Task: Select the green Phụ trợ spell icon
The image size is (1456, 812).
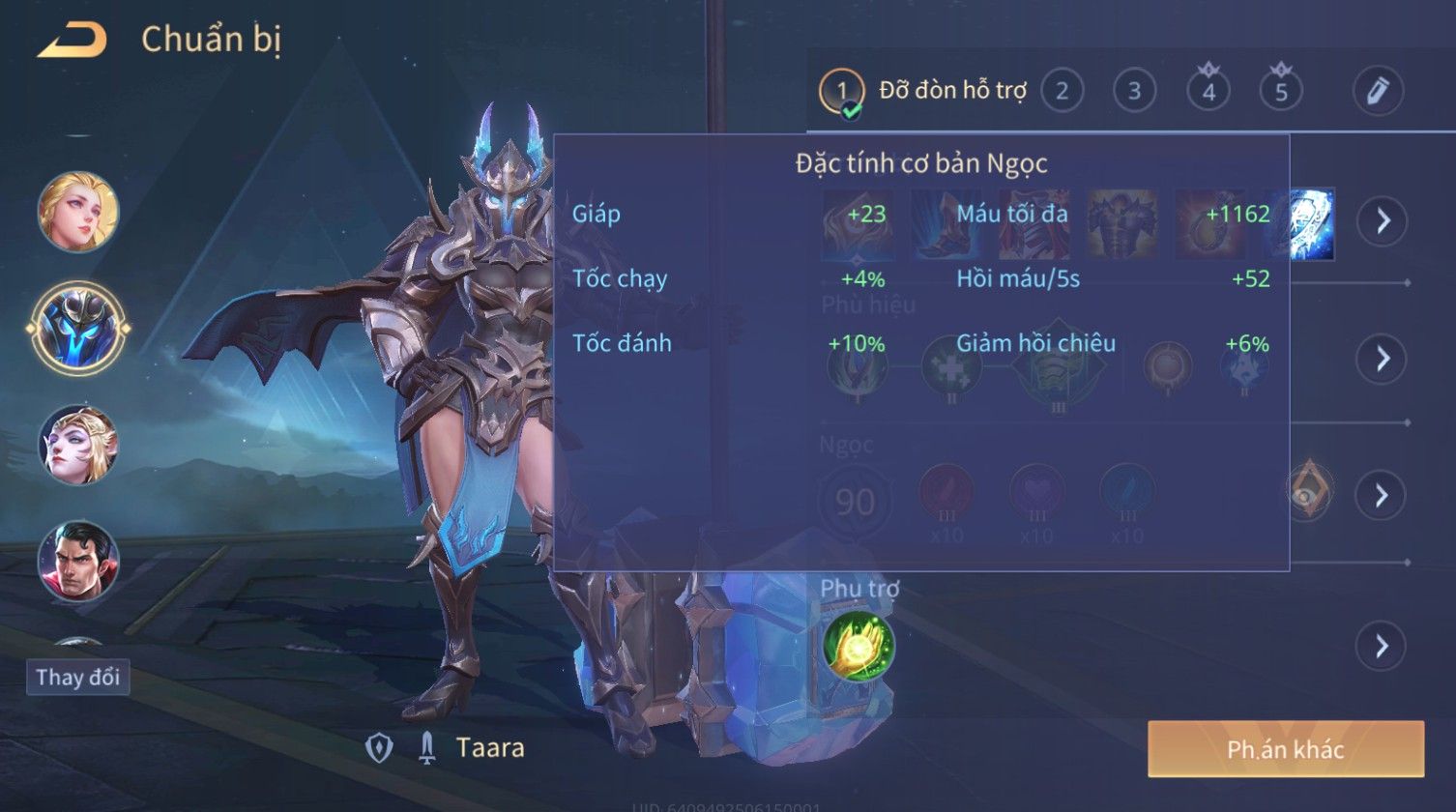Action: (x=859, y=646)
